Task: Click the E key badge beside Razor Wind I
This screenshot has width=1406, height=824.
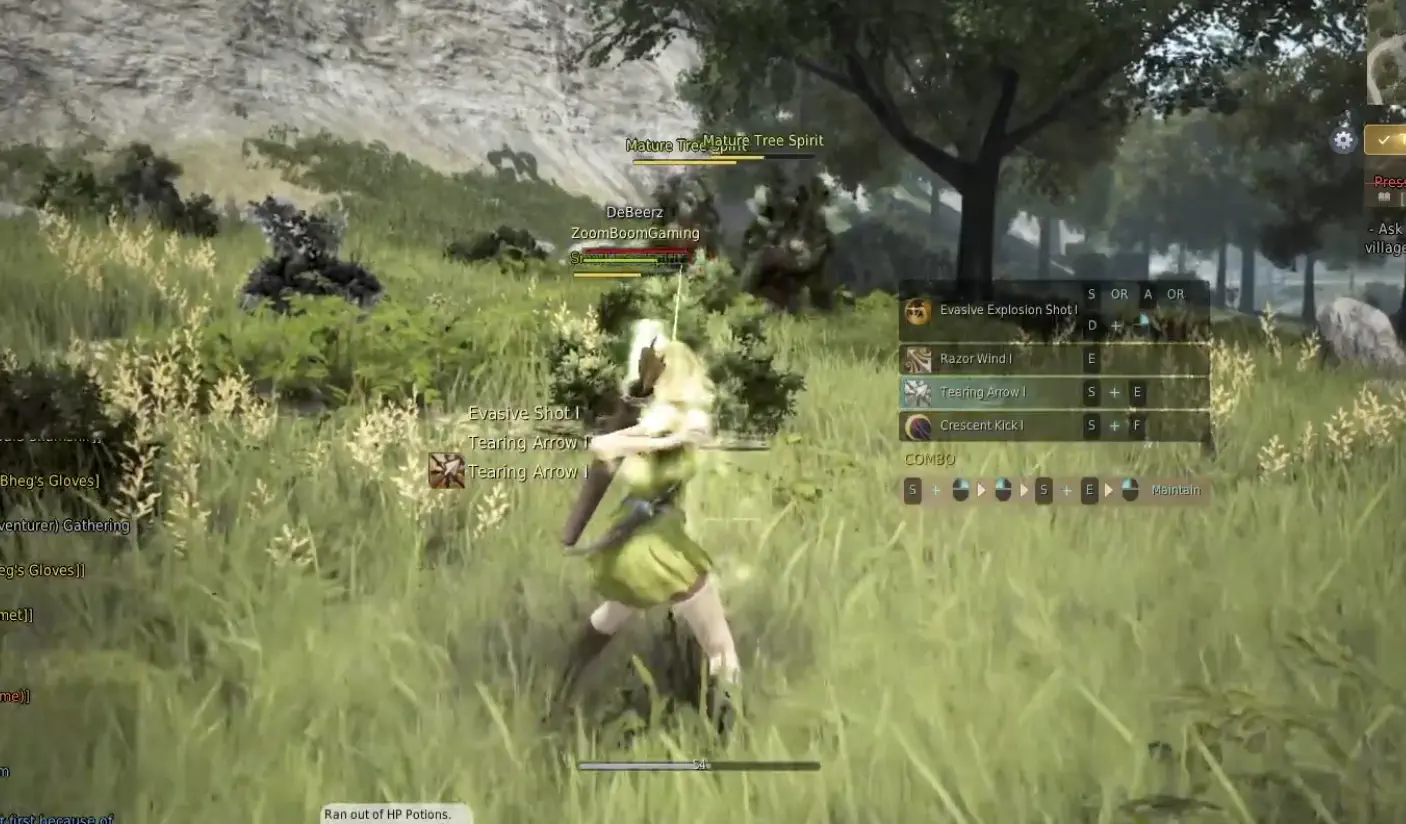Action: pos(1092,359)
